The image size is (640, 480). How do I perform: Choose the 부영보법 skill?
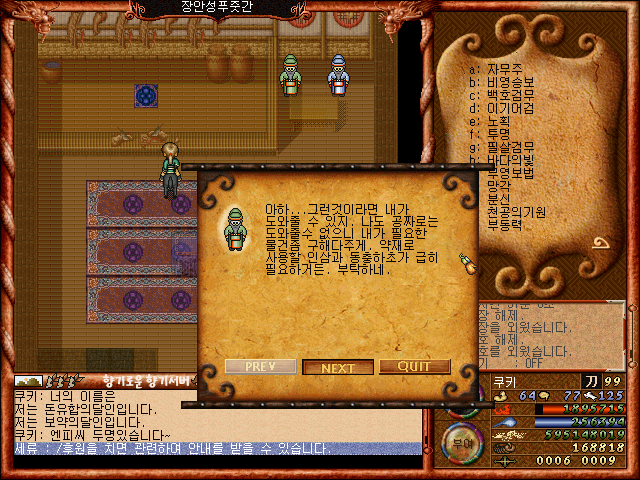coord(510,172)
